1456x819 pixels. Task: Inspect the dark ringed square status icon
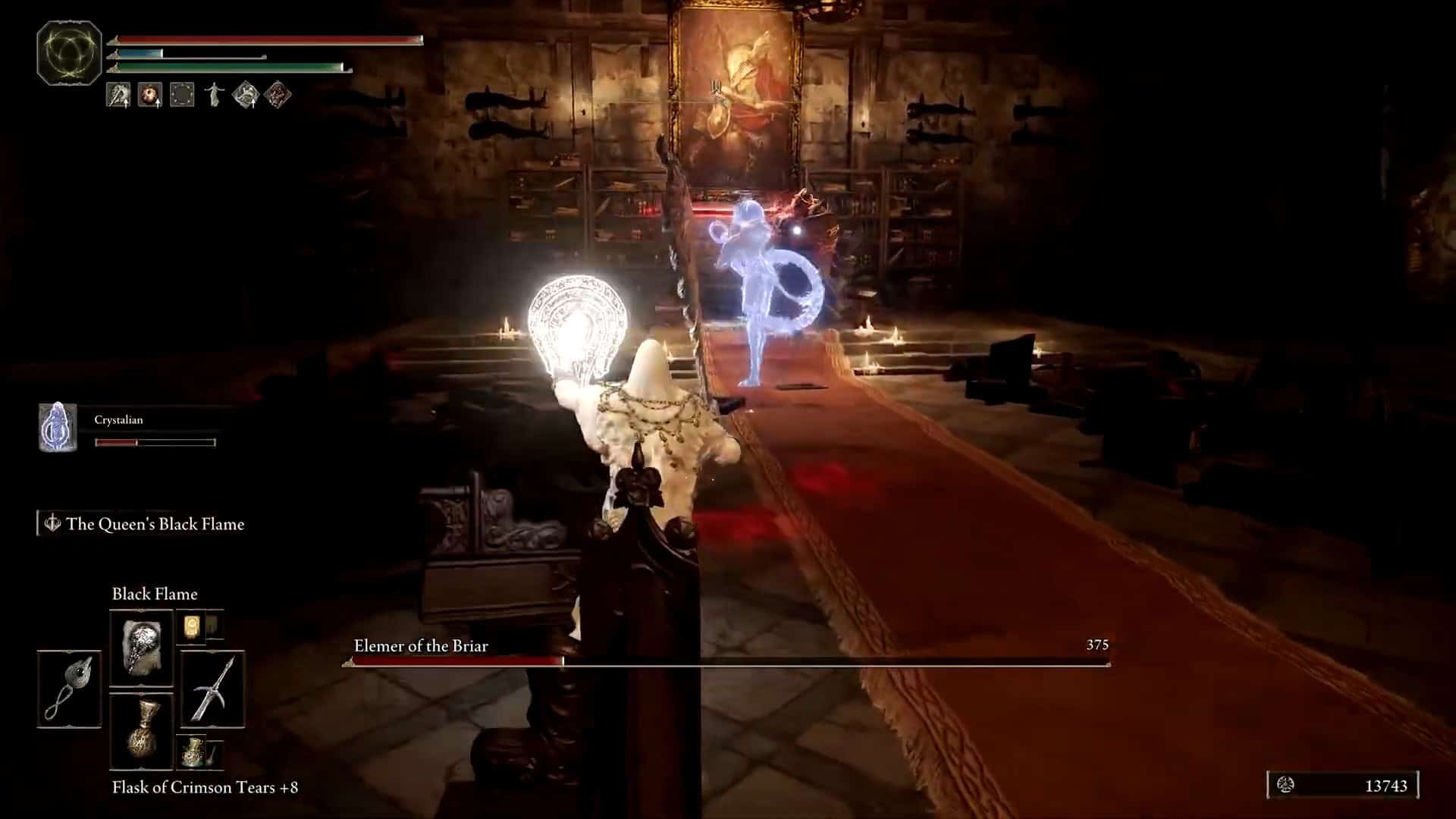point(182,95)
